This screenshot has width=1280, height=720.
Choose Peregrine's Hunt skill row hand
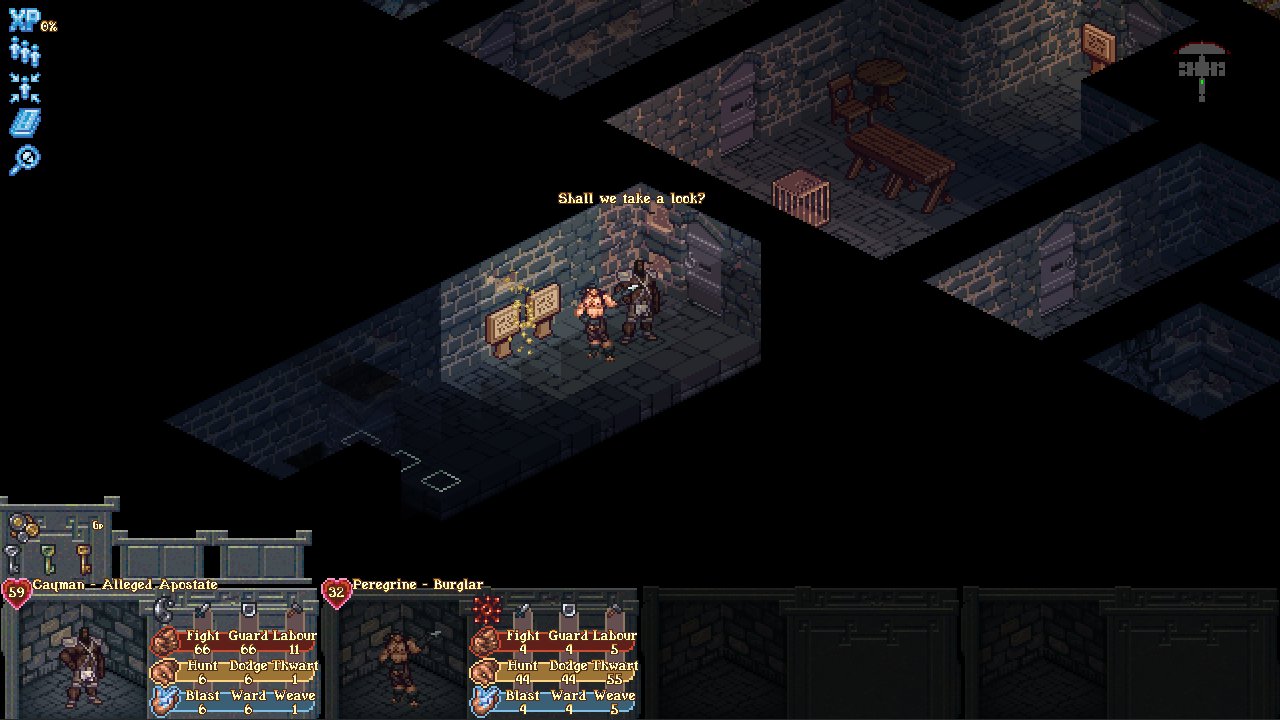tap(484, 670)
